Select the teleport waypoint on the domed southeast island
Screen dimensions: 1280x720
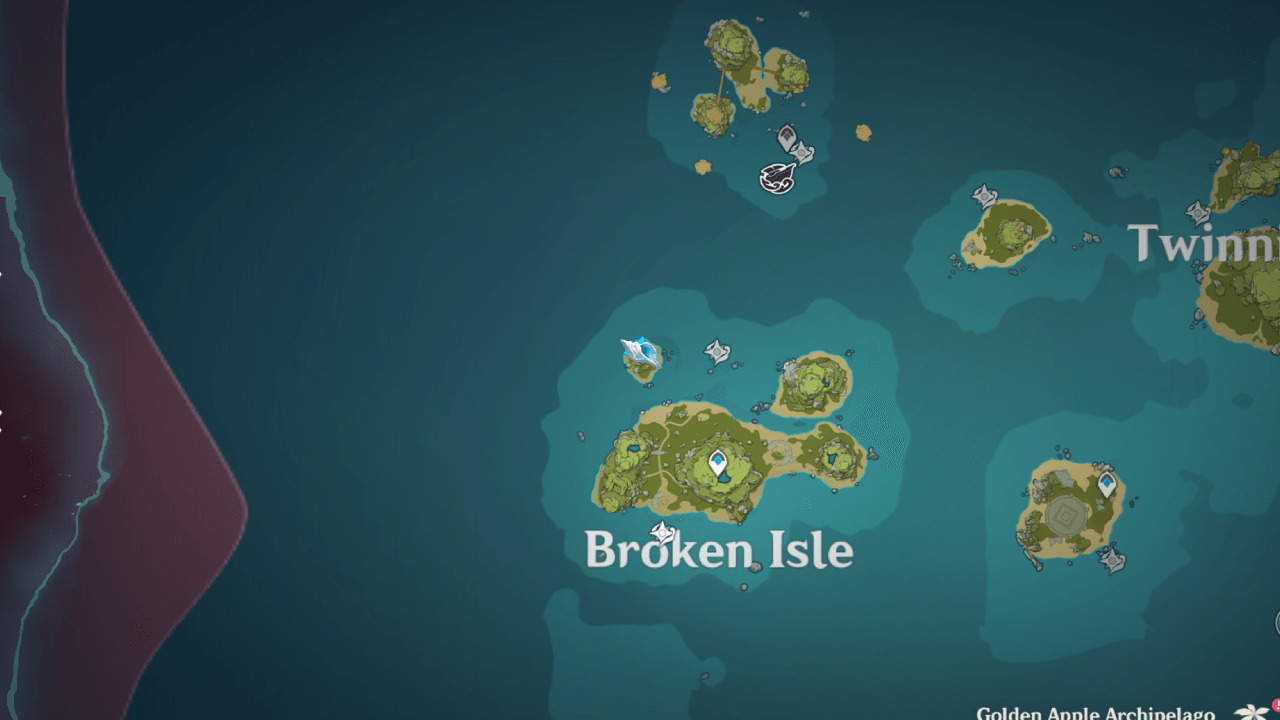coord(1106,484)
